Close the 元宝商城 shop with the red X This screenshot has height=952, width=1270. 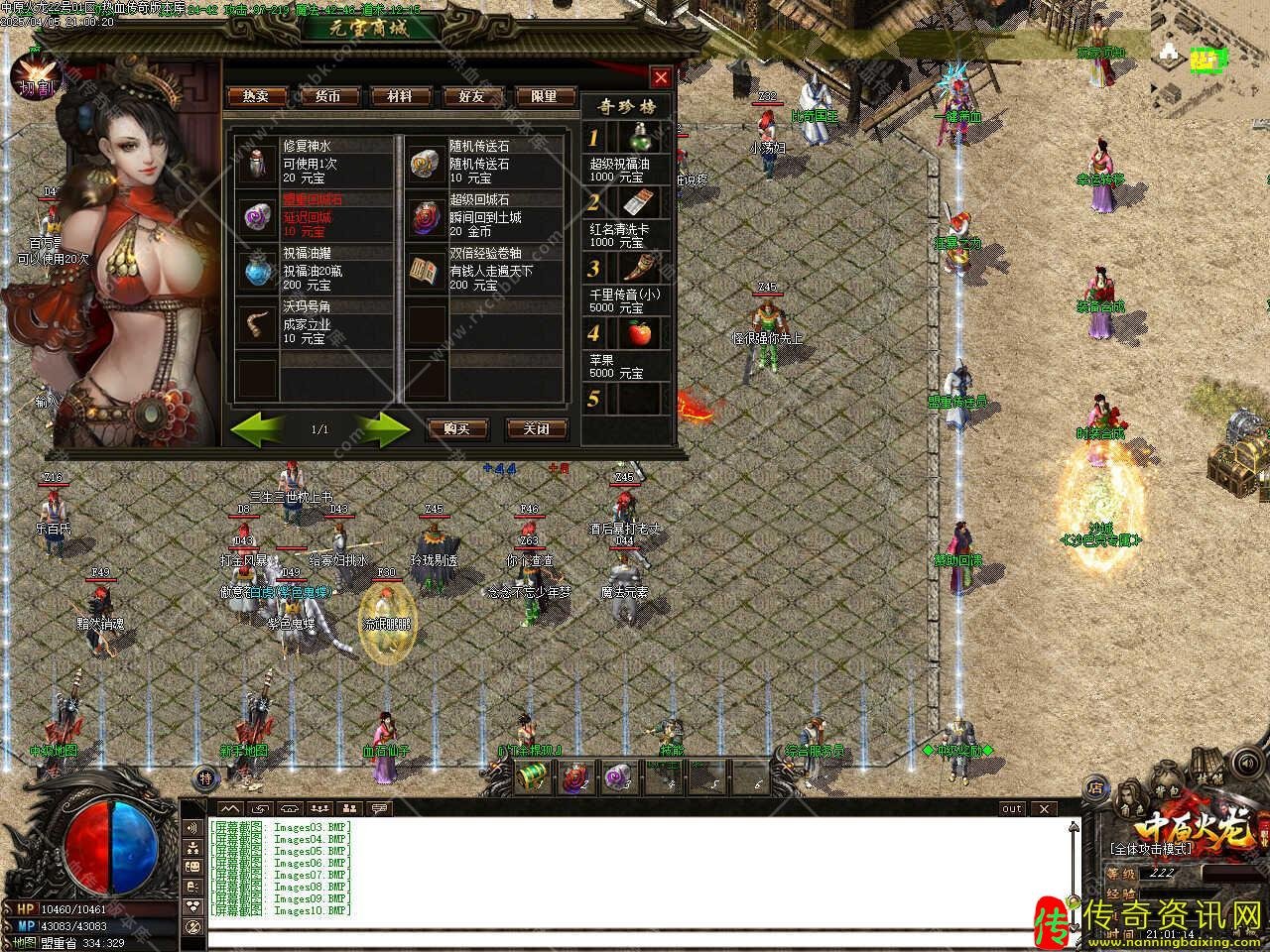click(x=661, y=77)
